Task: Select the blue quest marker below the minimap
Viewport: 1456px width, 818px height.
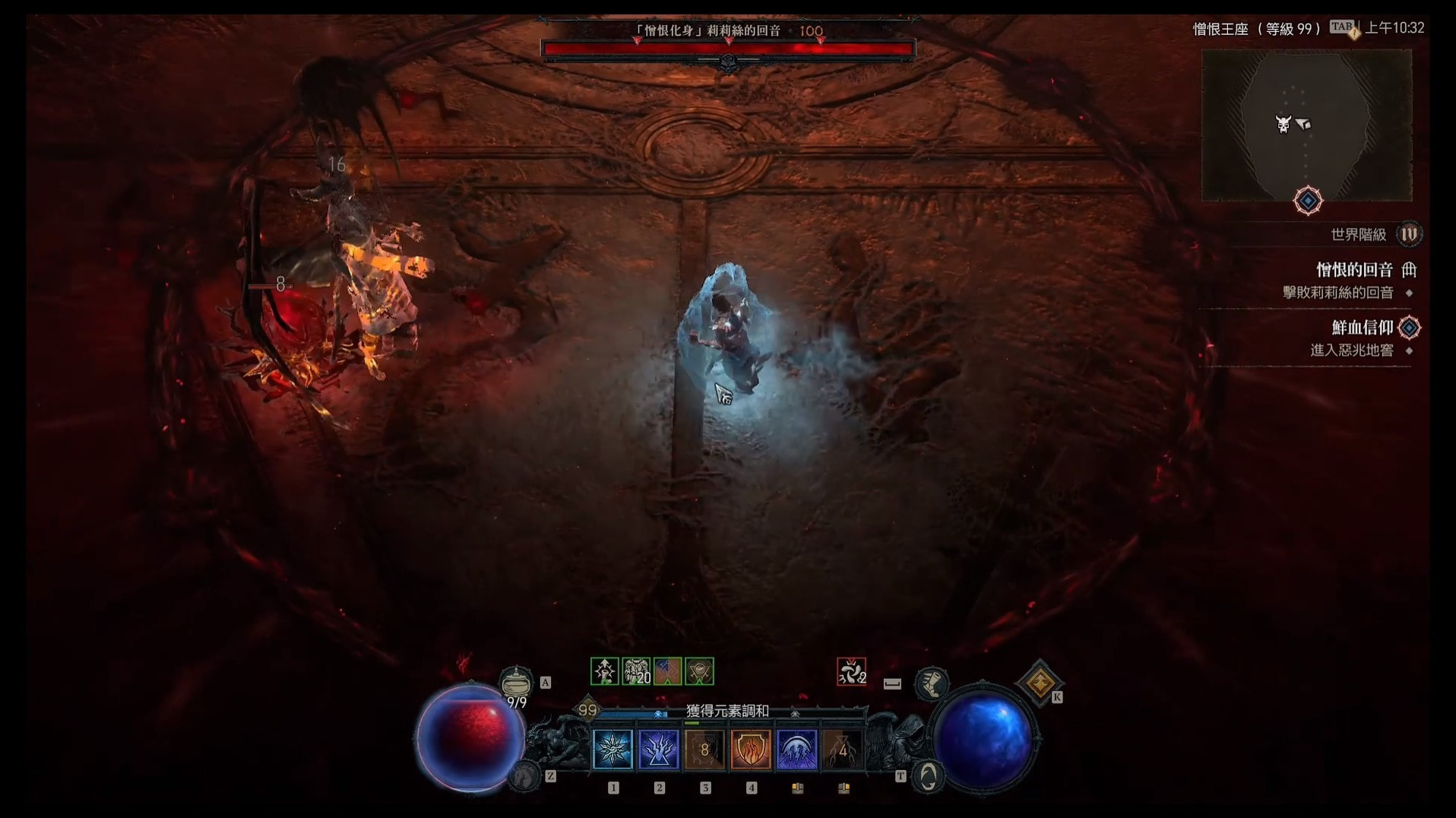Action: (x=1308, y=201)
